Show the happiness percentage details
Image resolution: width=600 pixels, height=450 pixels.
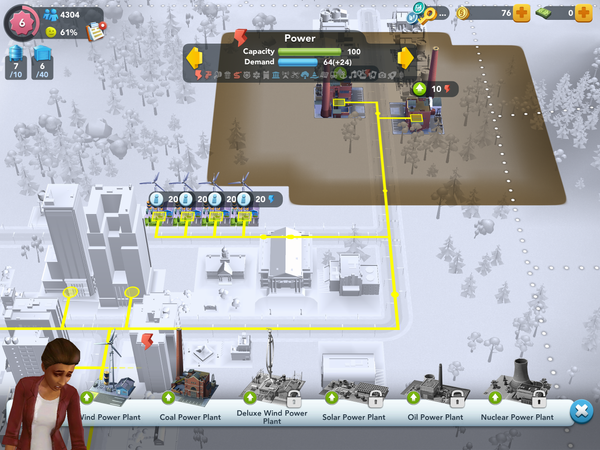tap(60, 32)
